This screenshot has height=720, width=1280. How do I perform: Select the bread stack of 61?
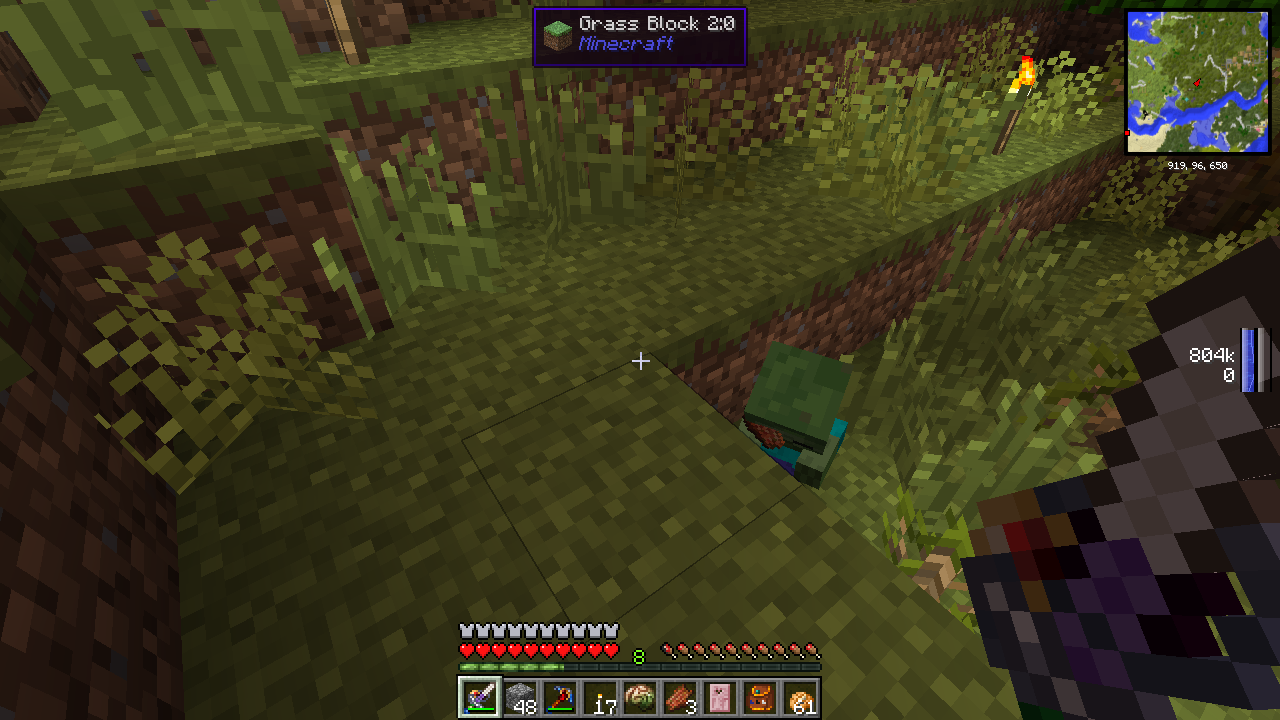tap(800, 697)
